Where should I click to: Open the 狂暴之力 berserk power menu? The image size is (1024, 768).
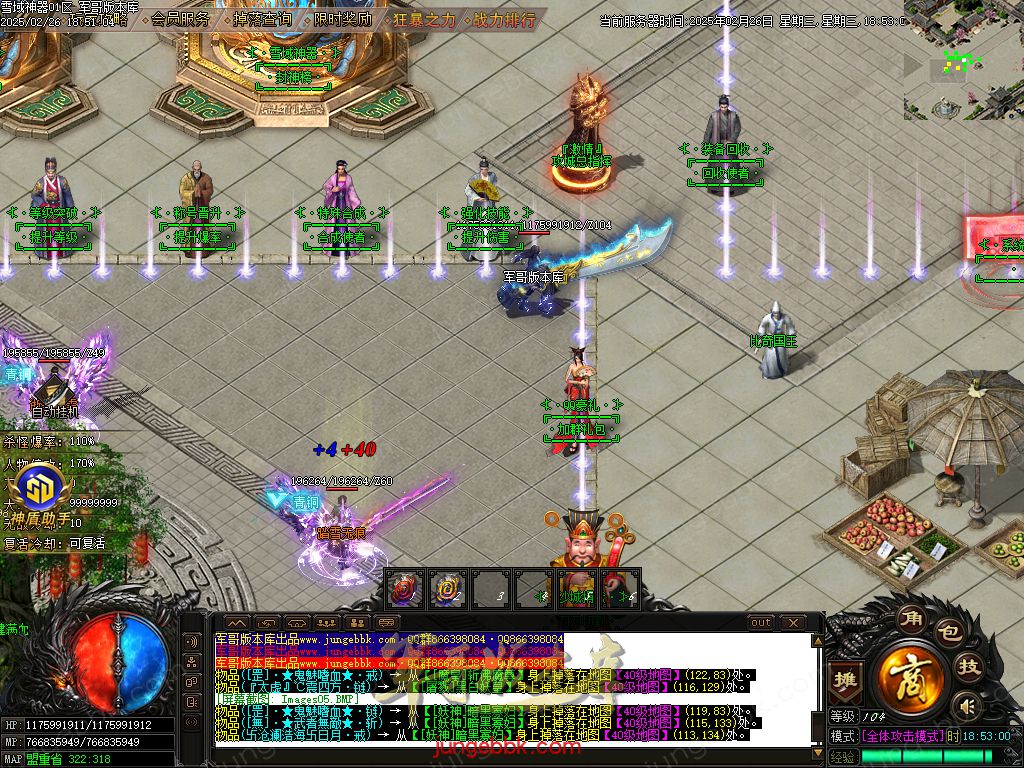click(424, 19)
